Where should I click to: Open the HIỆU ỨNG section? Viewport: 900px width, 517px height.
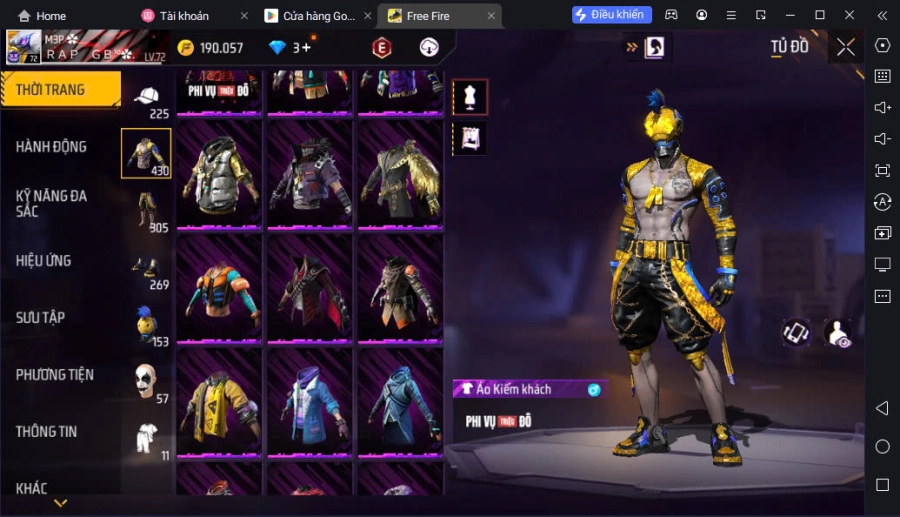point(45,261)
